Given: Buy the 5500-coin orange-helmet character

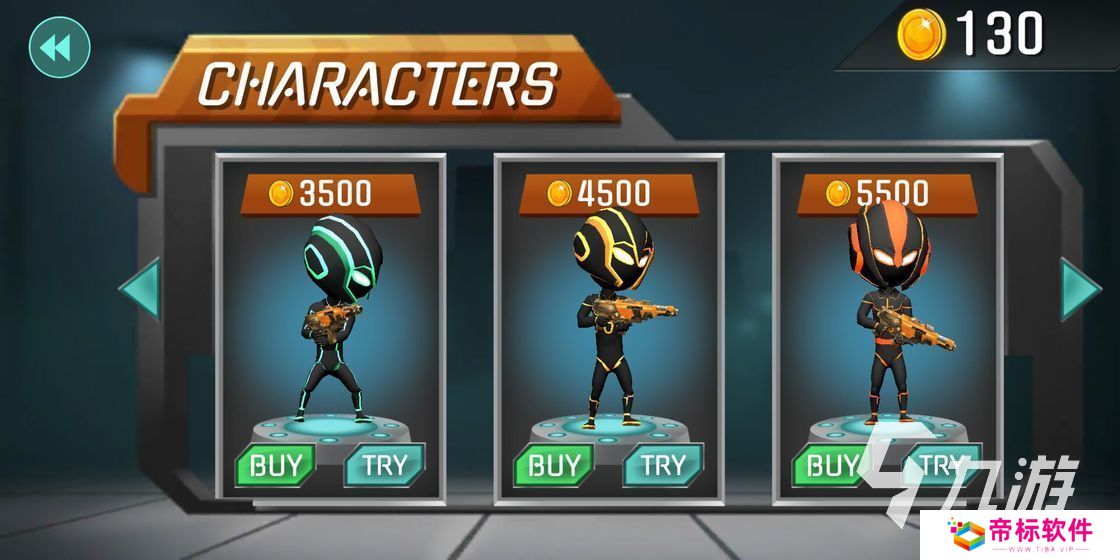Looking at the screenshot, I should [832, 465].
